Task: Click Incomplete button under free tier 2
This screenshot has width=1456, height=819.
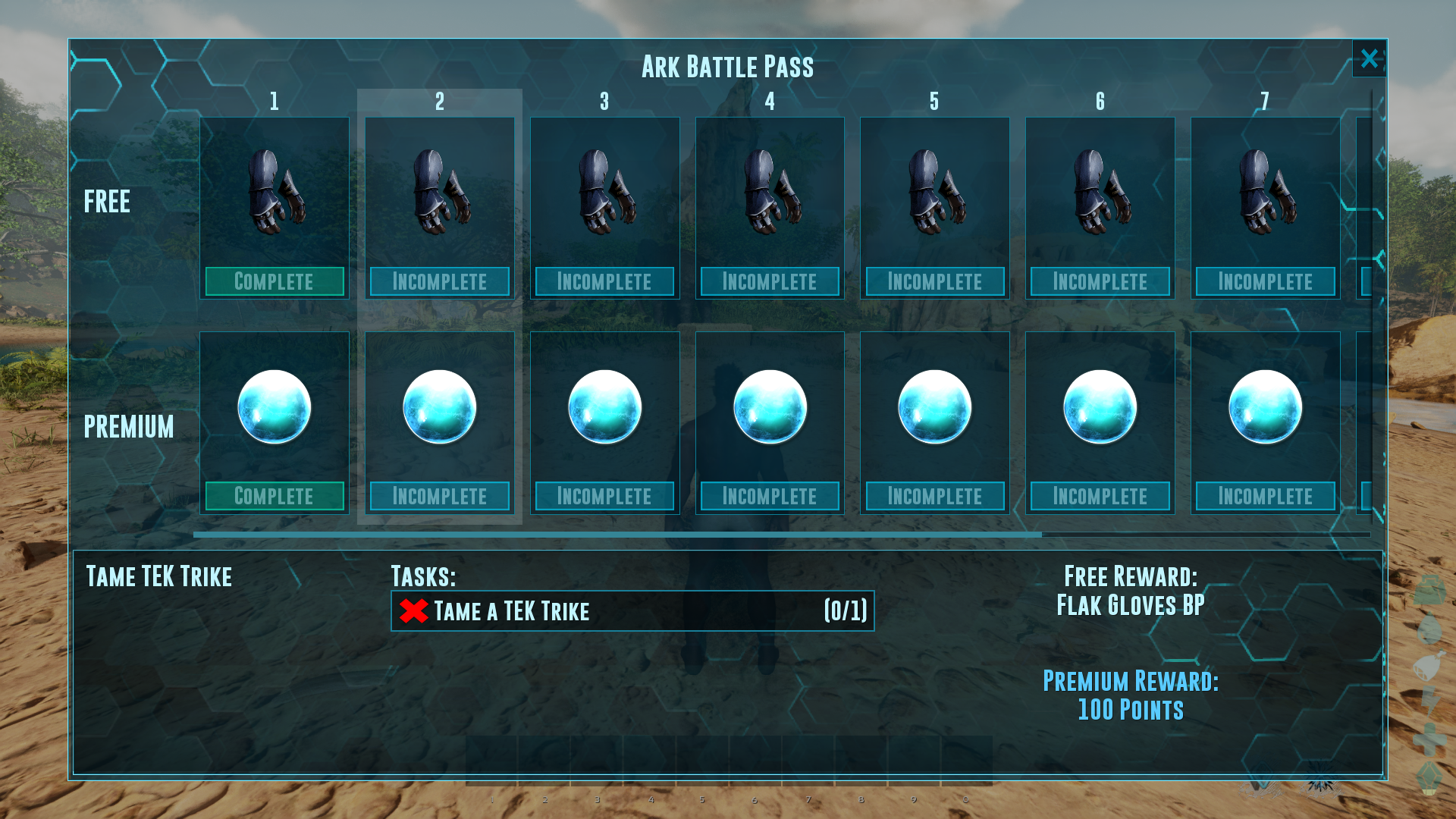Action: (440, 281)
